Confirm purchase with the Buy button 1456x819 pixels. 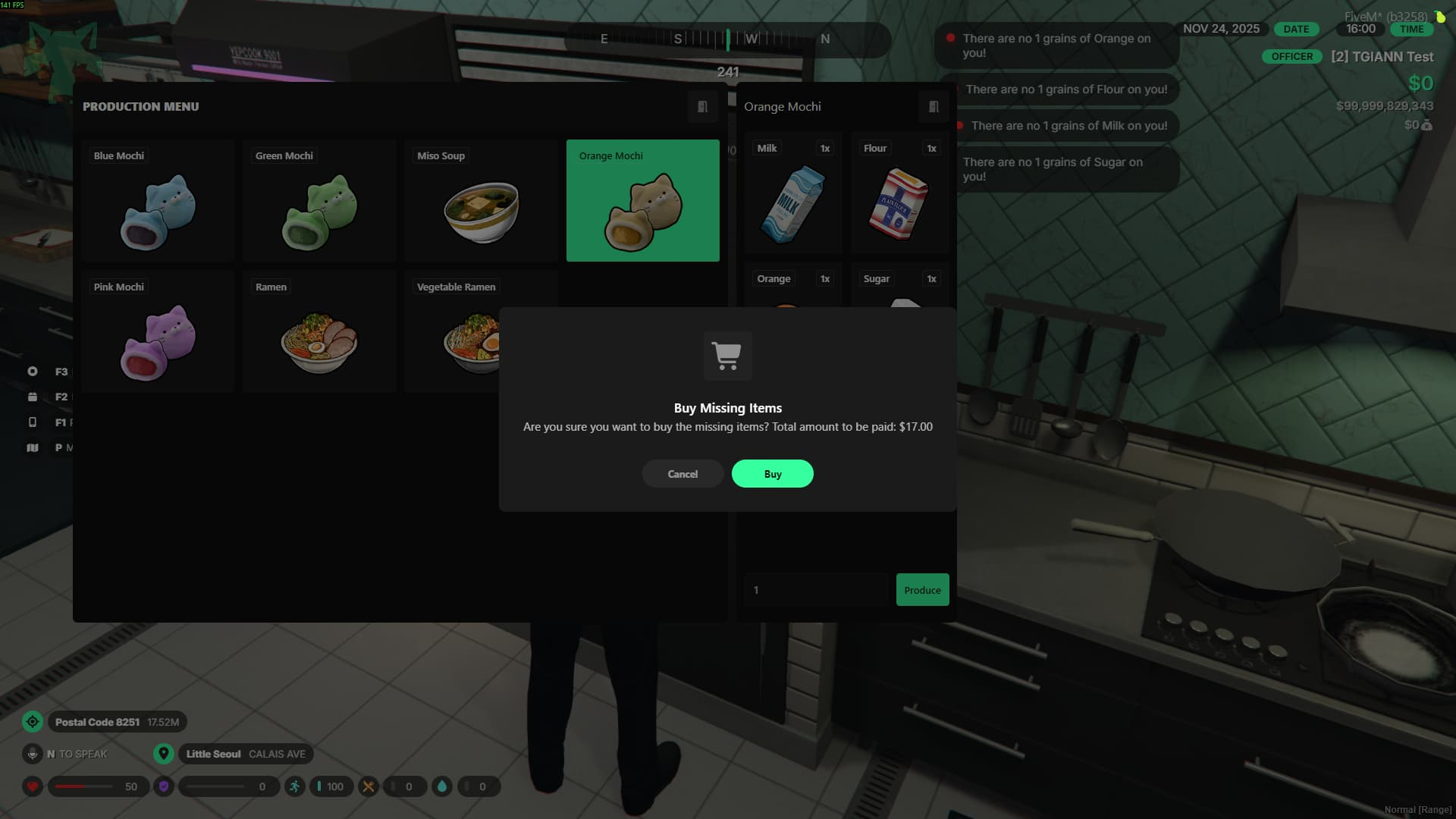click(772, 474)
